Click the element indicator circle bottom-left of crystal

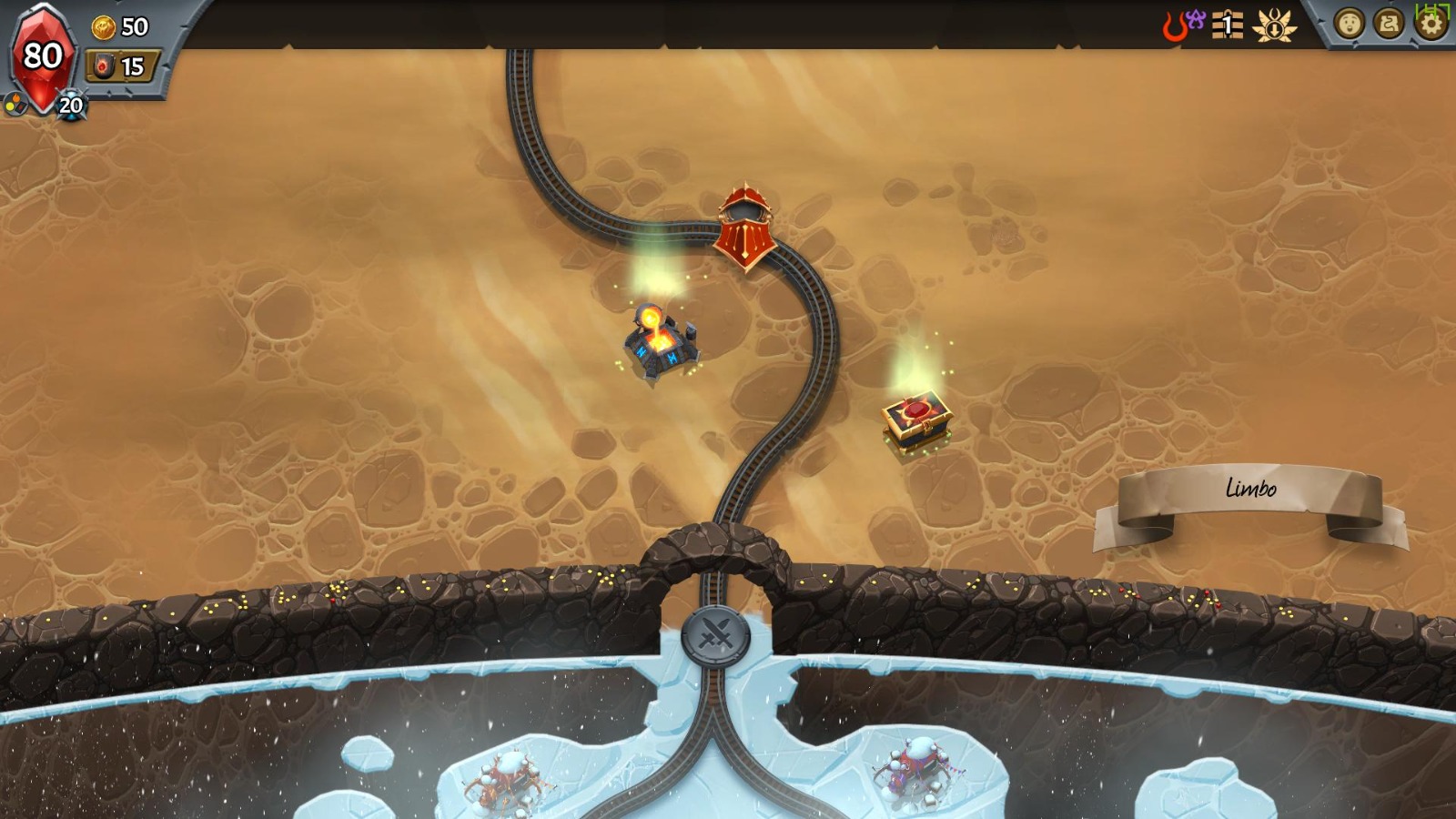point(16,102)
